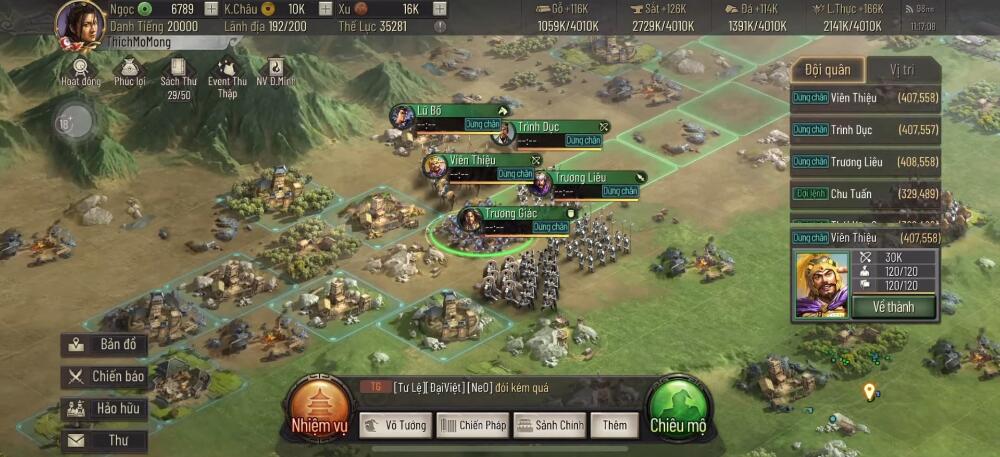1000x457 pixels.
Task: Open the player avatar profile
Action: tap(80, 22)
